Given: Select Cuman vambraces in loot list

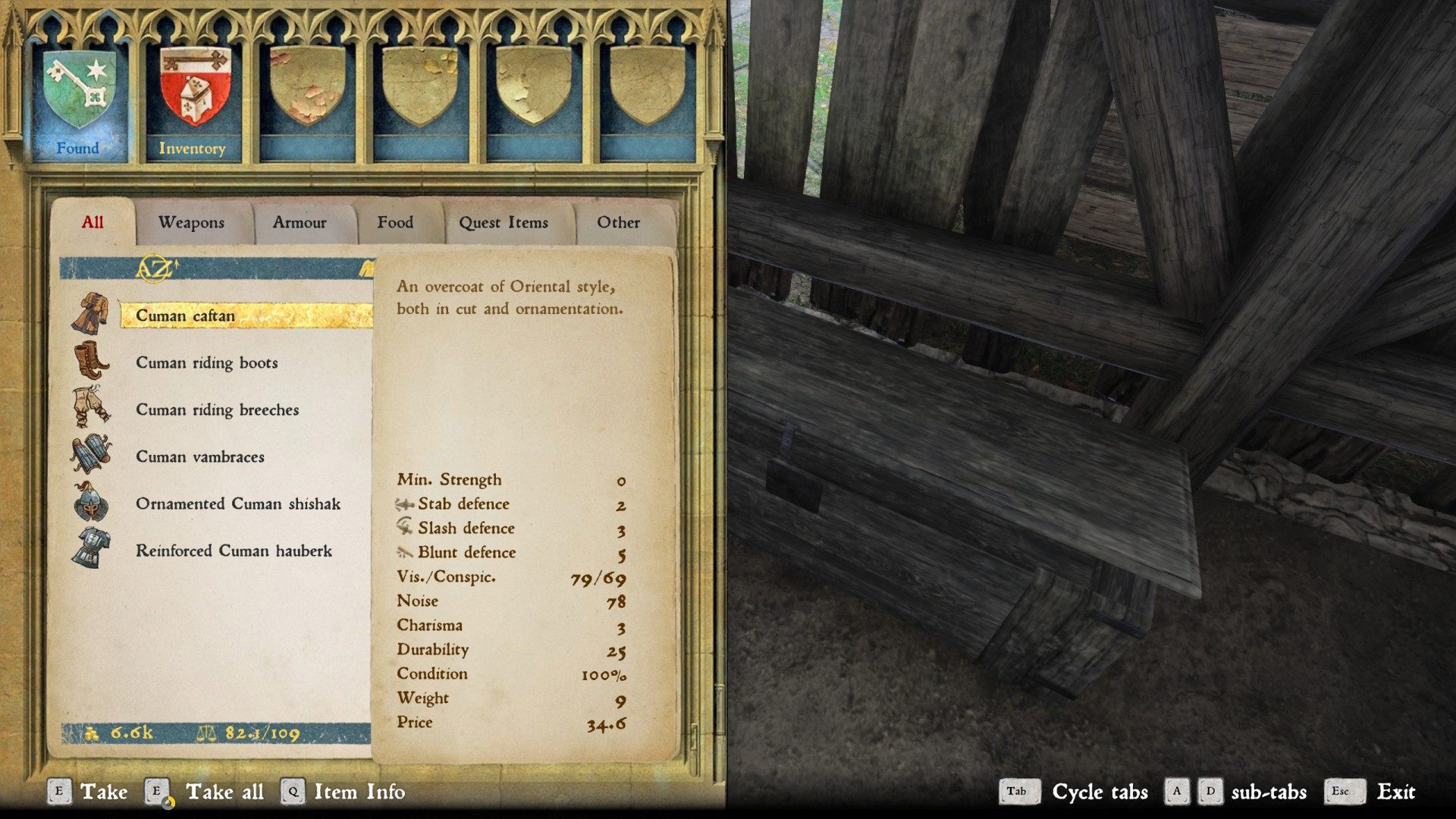Looking at the screenshot, I should pos(200,457).
